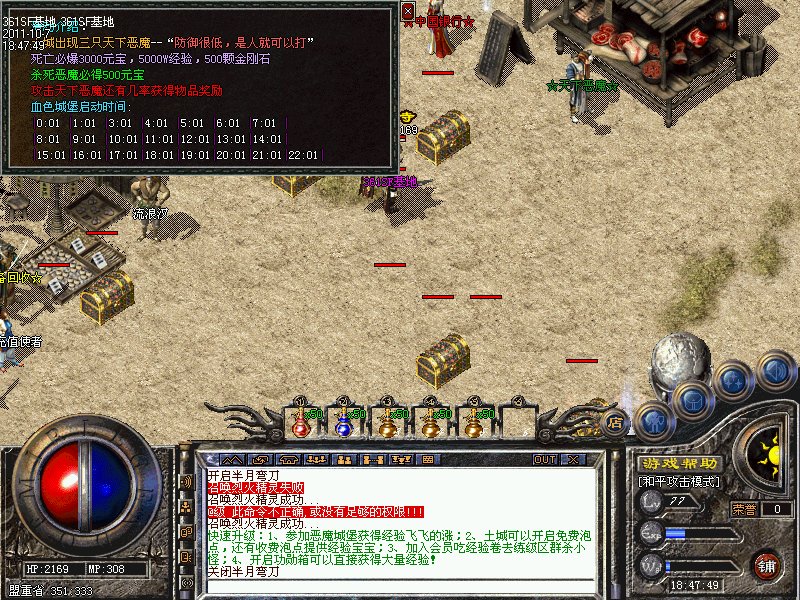Use the blue mana potion in the belt
800x600 pixels.
(x=344, y=424)
